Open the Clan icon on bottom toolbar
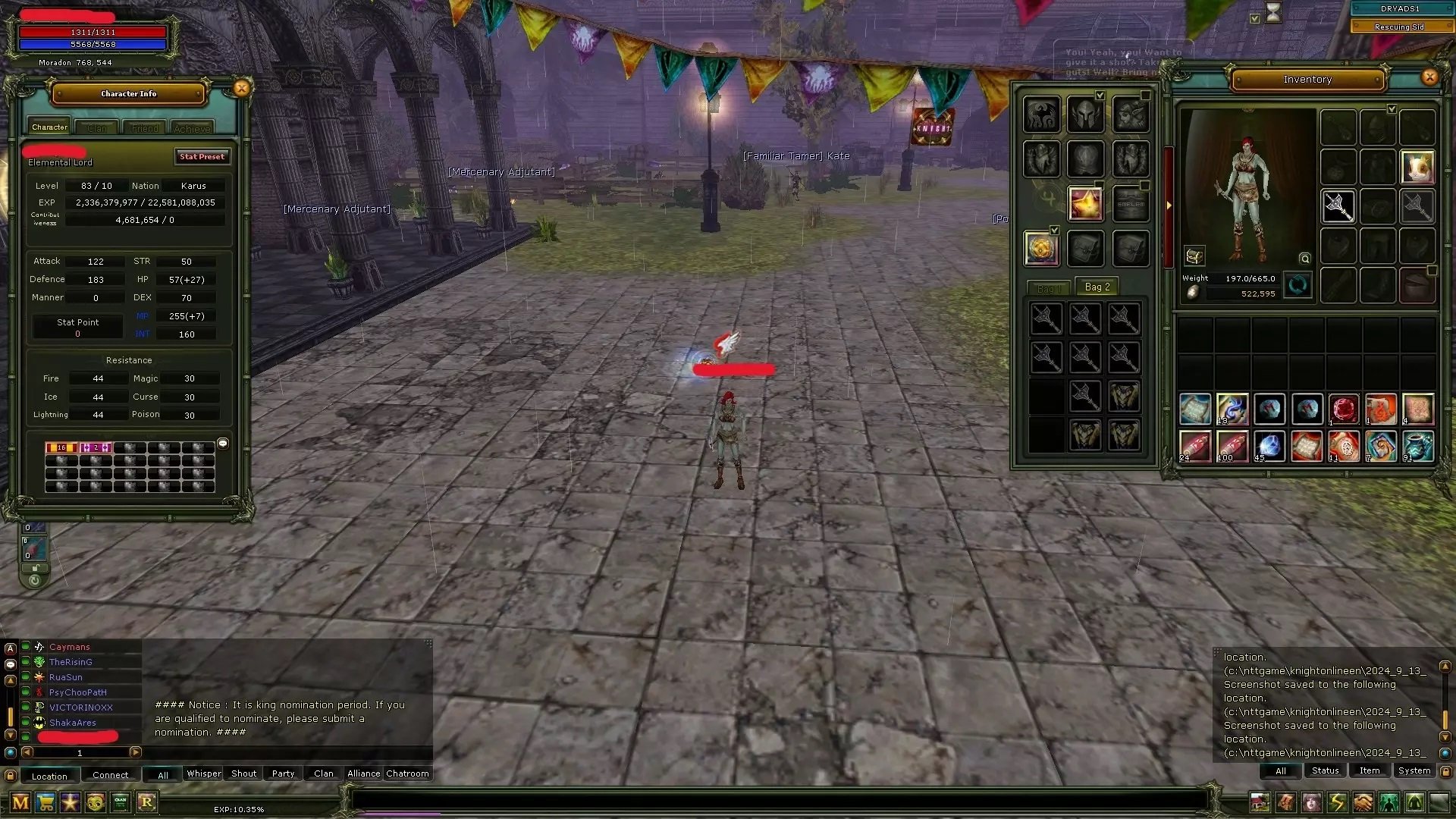Viewport: 1456px width, 819px height. pyautogui.click(x=121, y=803)
